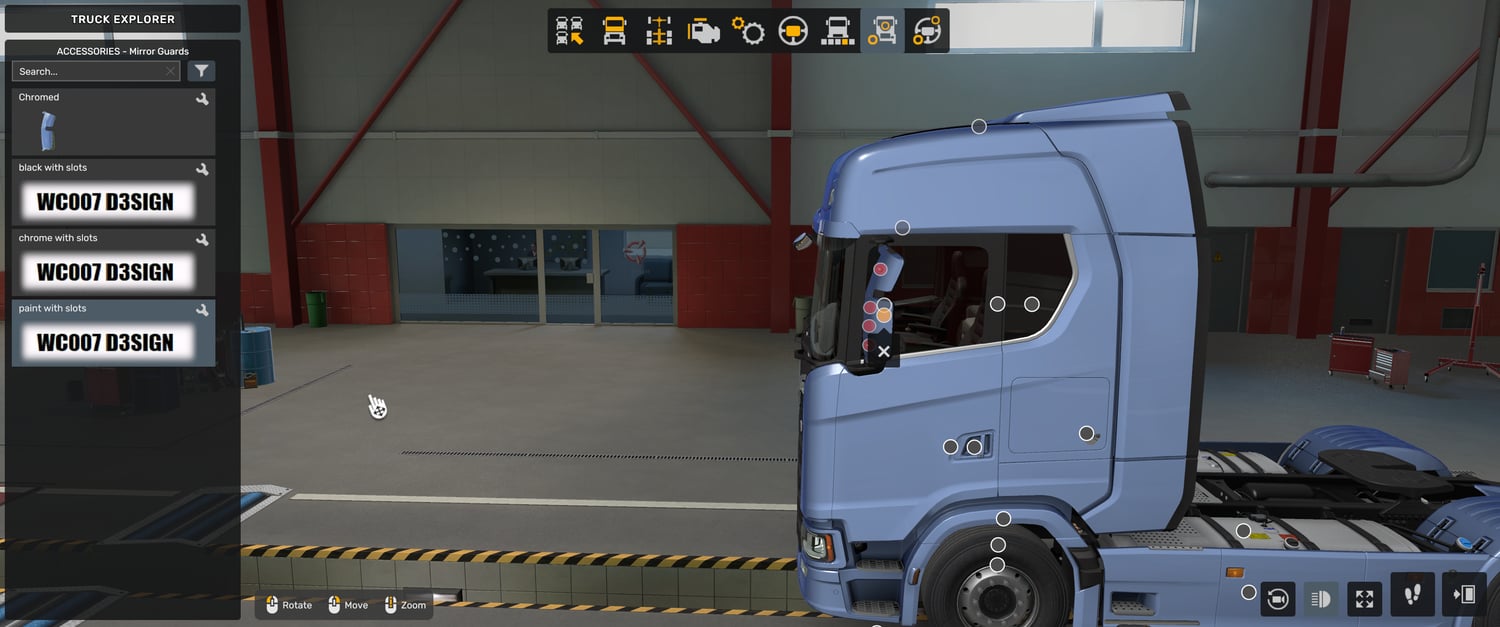1500x627 pixels.
Task: Close the mirror accessory node with the X
Action: tap(883, 351)
